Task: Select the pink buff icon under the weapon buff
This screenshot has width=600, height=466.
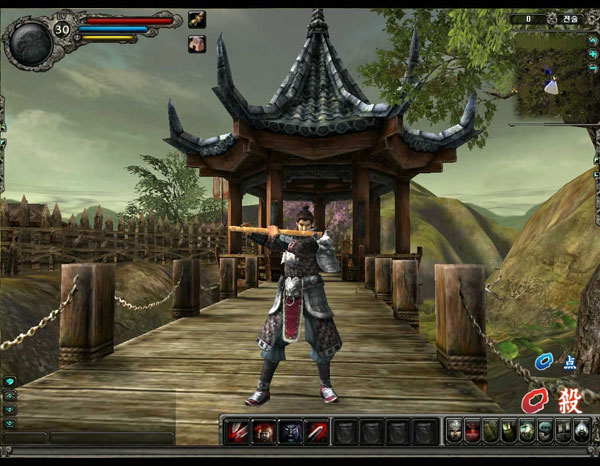Action: pyautogui.click(x=197, y=43)
